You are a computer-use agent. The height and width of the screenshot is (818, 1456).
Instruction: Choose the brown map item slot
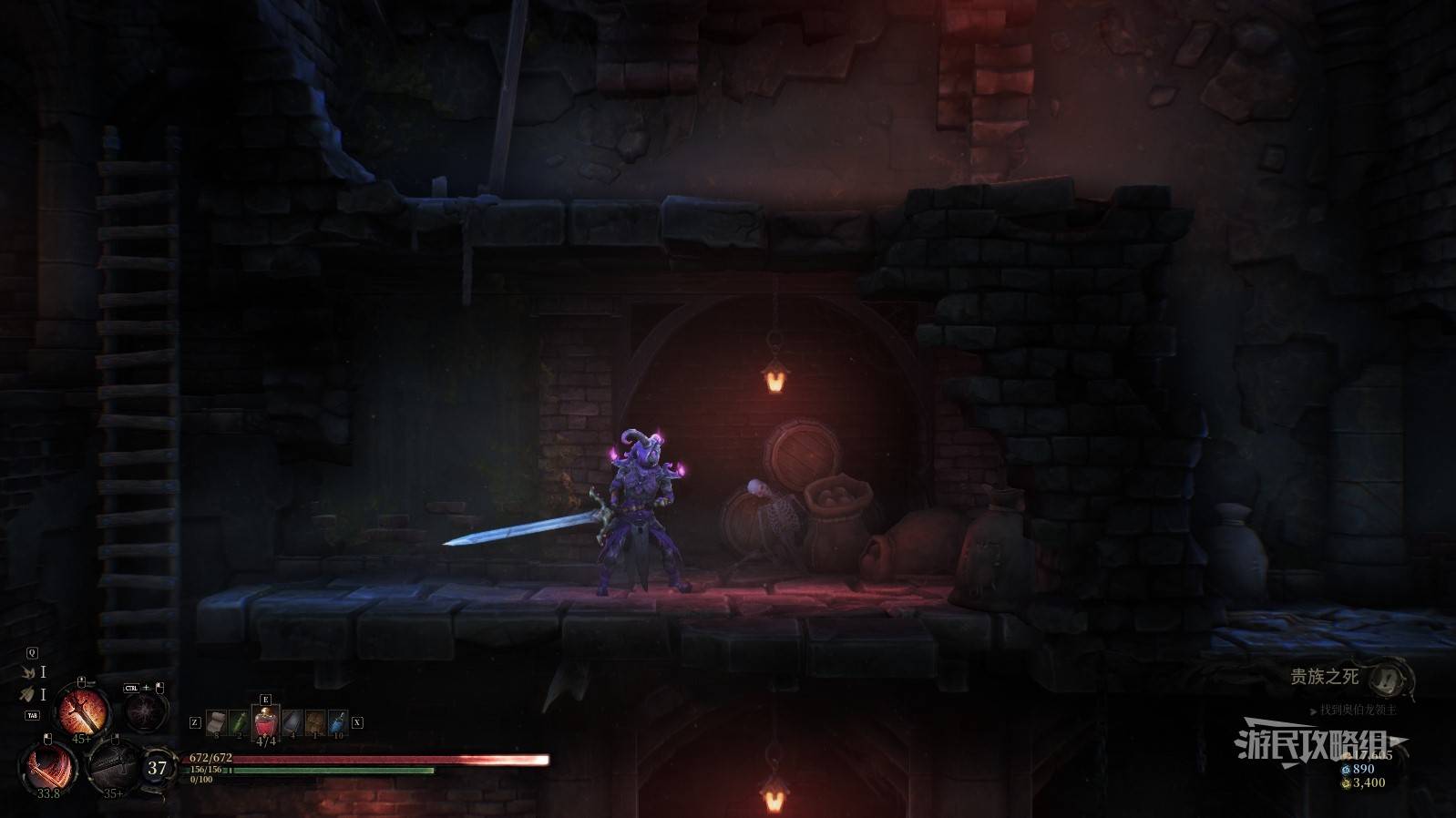(315, 723)
